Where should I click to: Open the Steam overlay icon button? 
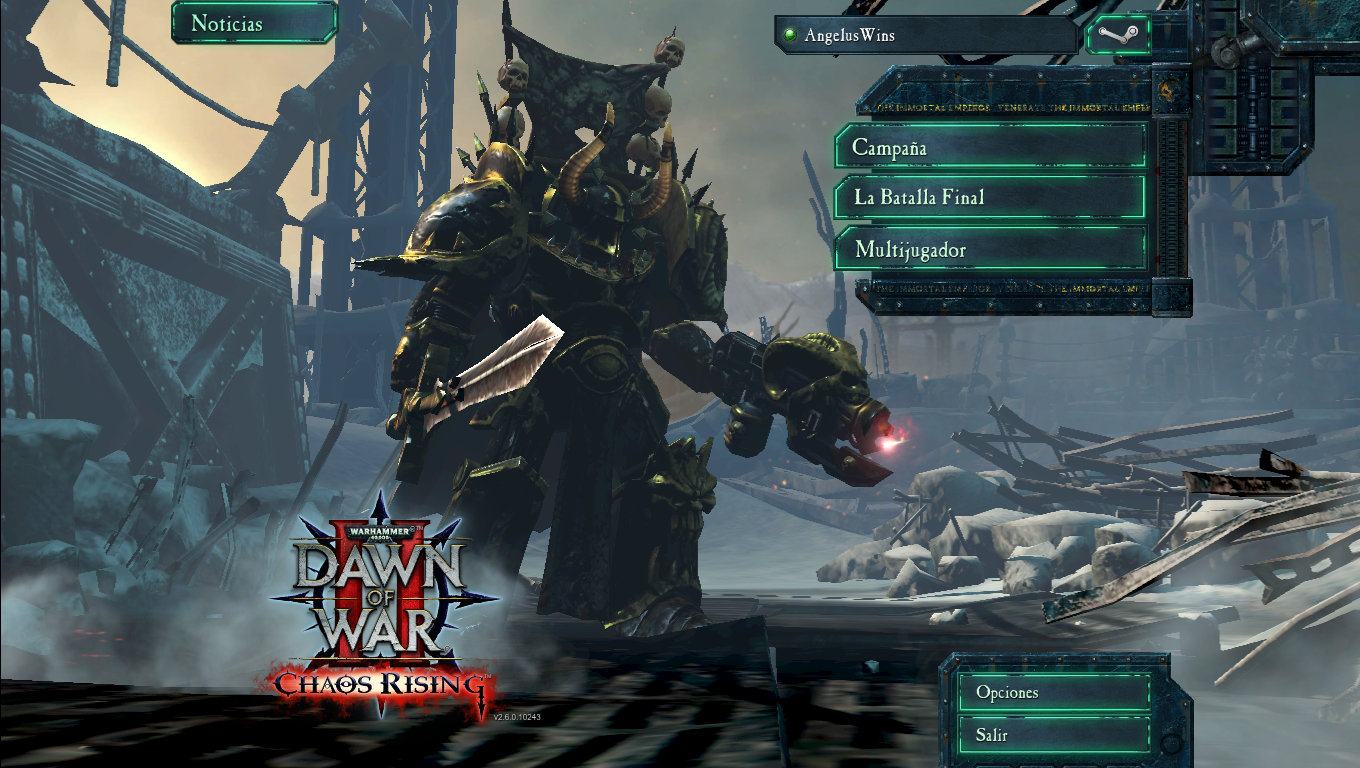[1117, 35]
